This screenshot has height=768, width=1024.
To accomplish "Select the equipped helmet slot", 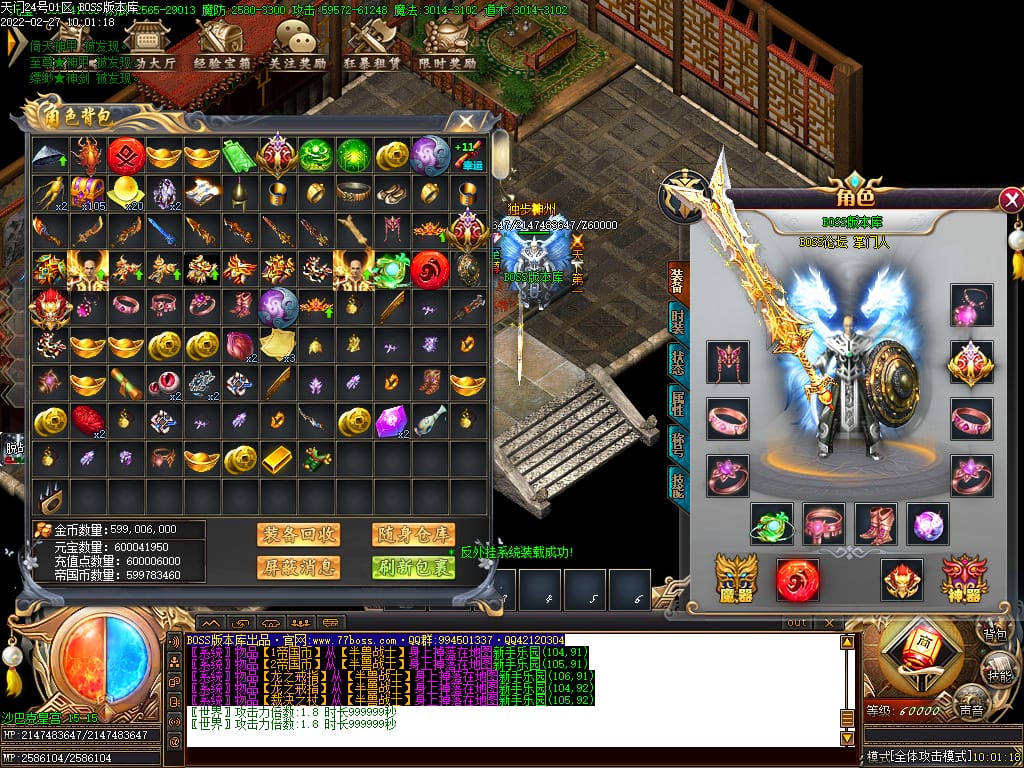I will click(728, 361).
